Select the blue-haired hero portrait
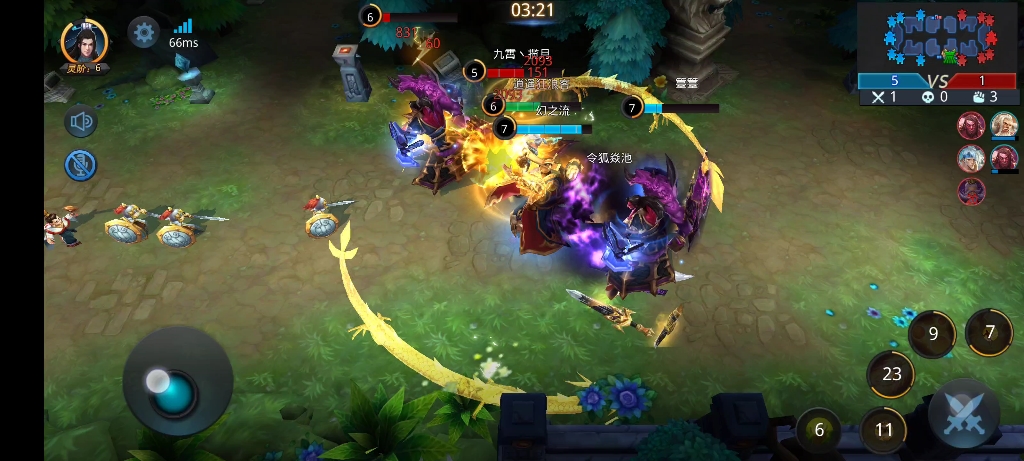 971,158
